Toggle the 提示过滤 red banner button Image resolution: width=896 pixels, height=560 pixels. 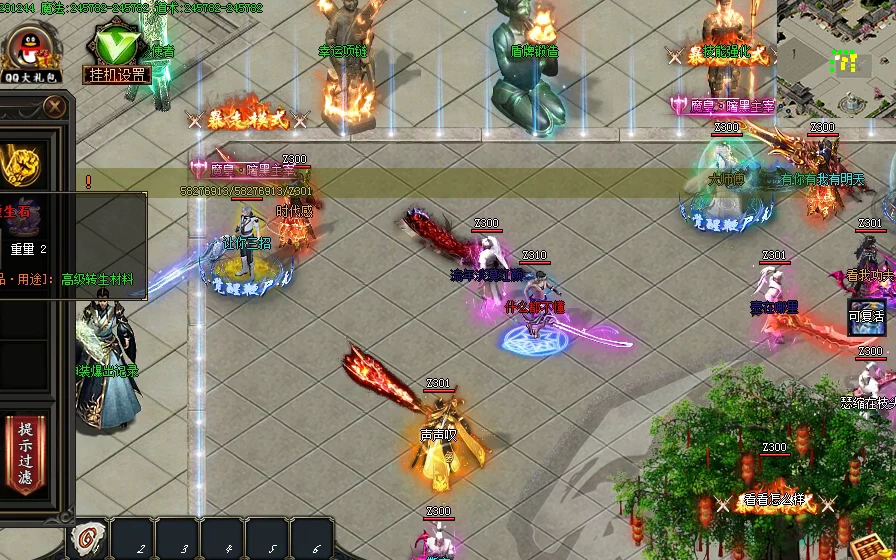coord(25,455)
